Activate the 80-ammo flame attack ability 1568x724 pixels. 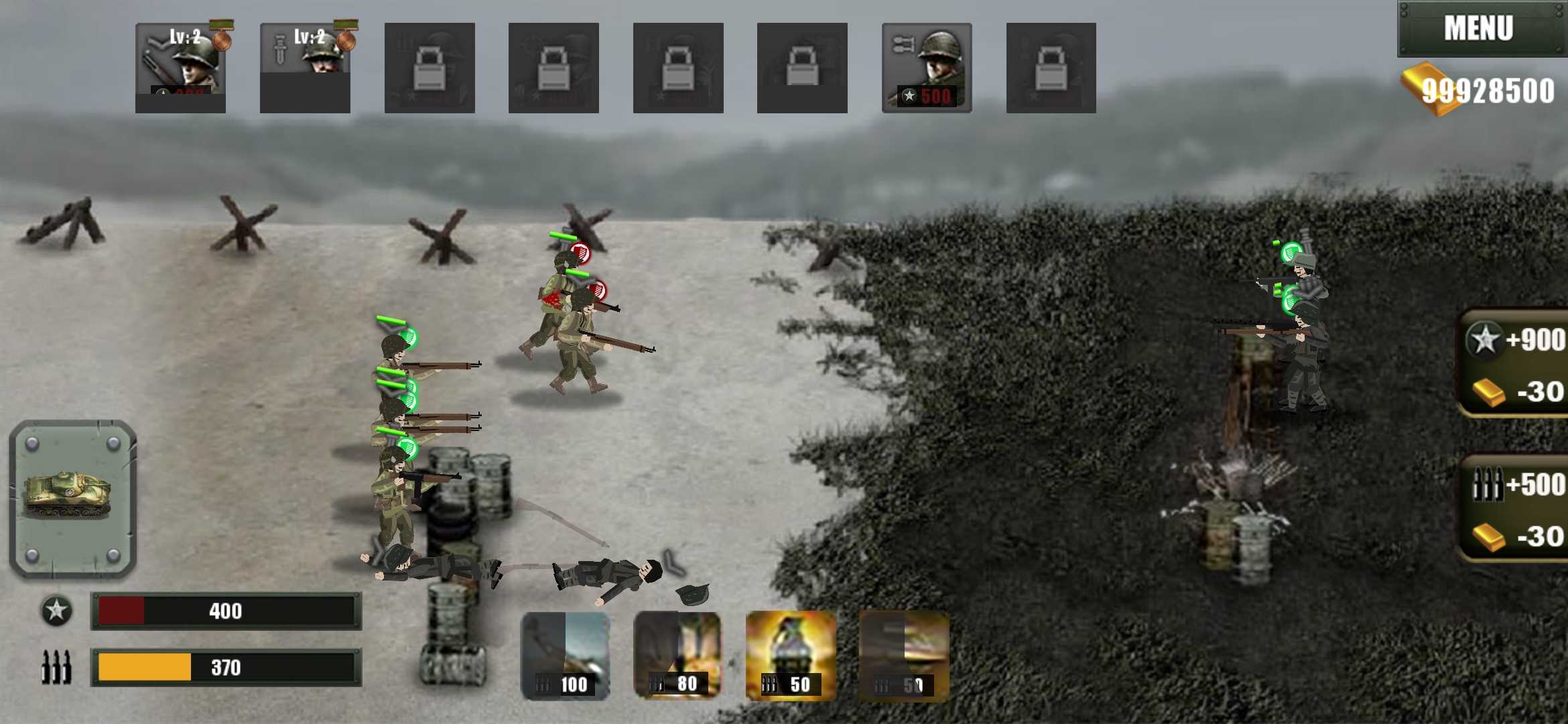tap(677, 654)
